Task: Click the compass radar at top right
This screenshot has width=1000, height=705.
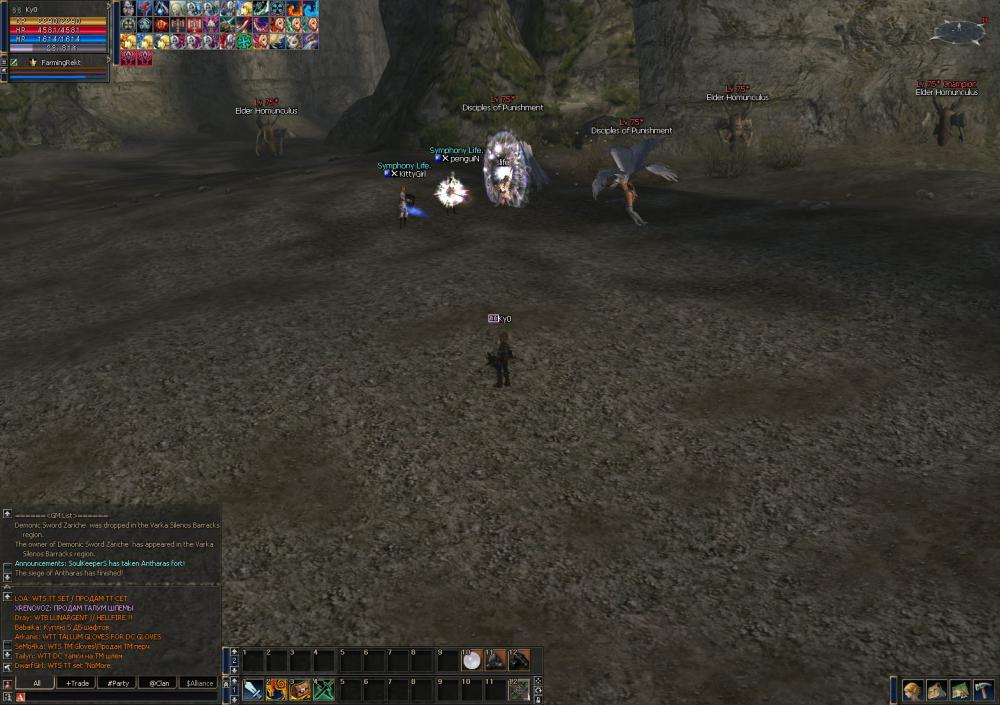Action: (x=957, y=32)
